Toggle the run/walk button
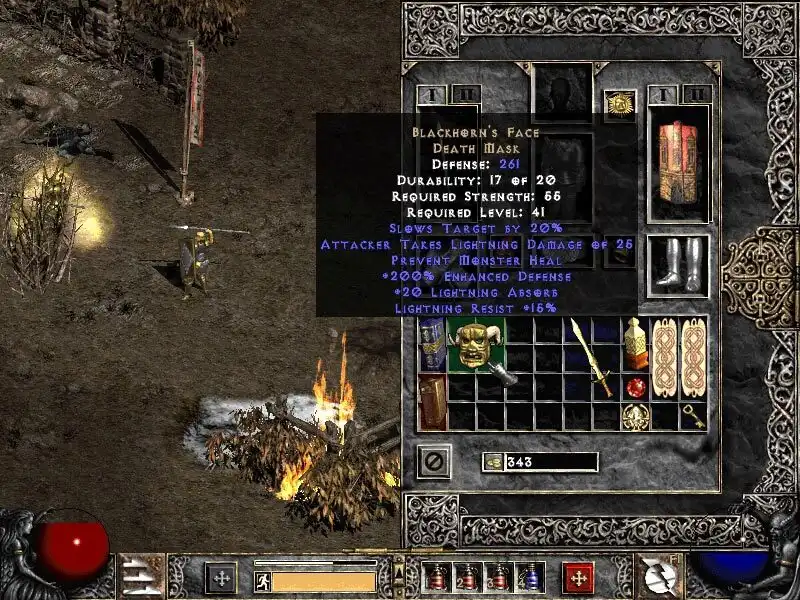This screenshot has height=600, width=800. (262, 580)
